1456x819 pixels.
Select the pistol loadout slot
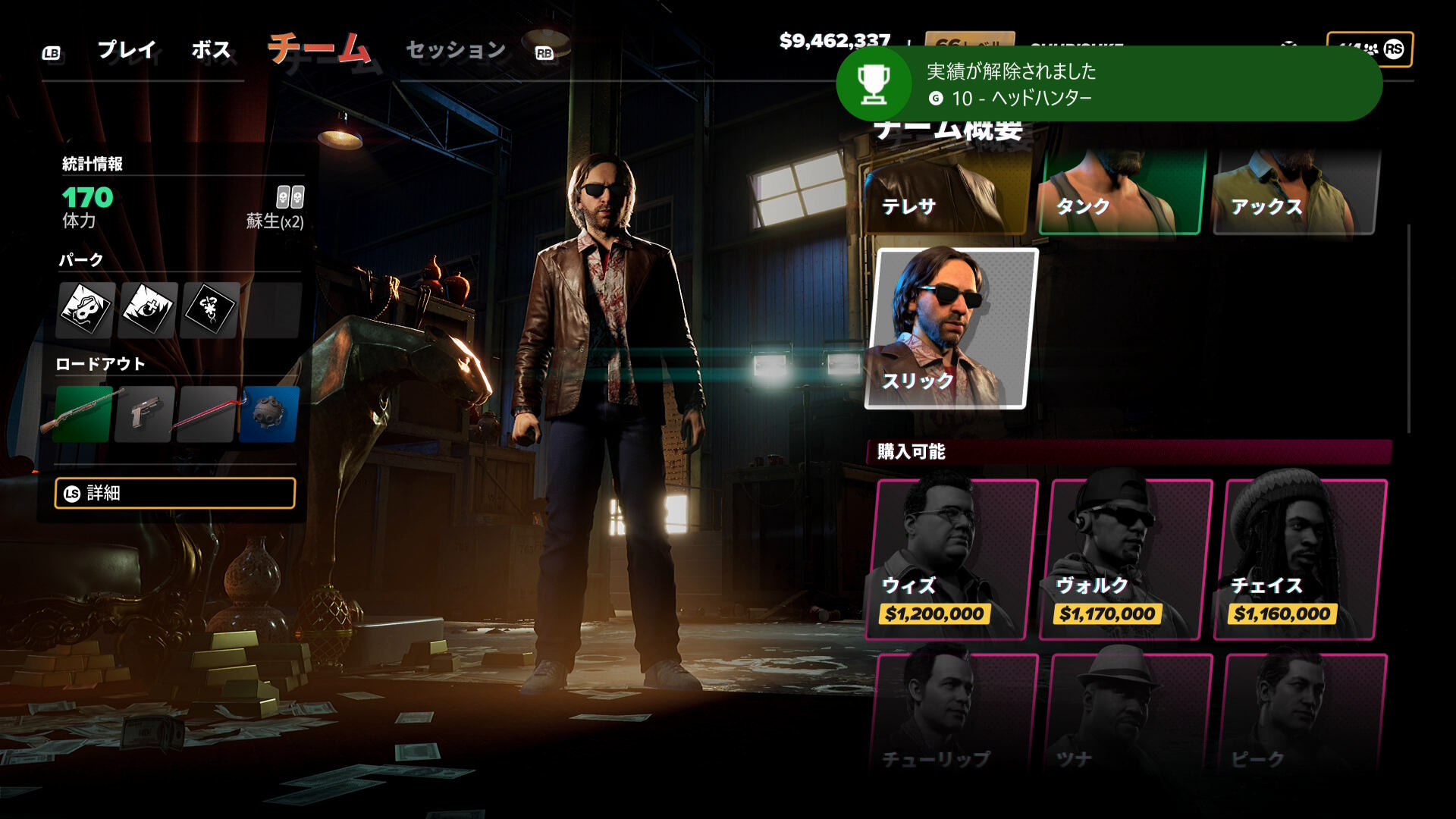tap(145, 414)
